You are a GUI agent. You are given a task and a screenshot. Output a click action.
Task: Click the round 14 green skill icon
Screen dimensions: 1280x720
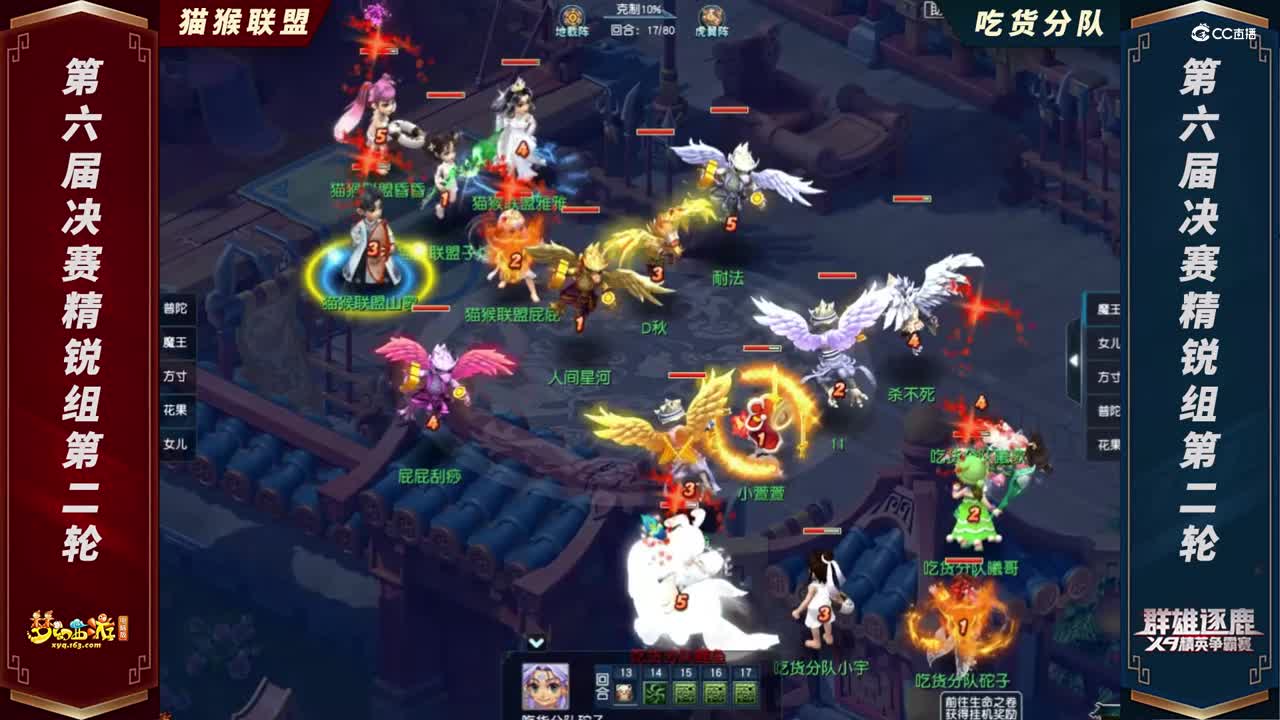[656, 693]
